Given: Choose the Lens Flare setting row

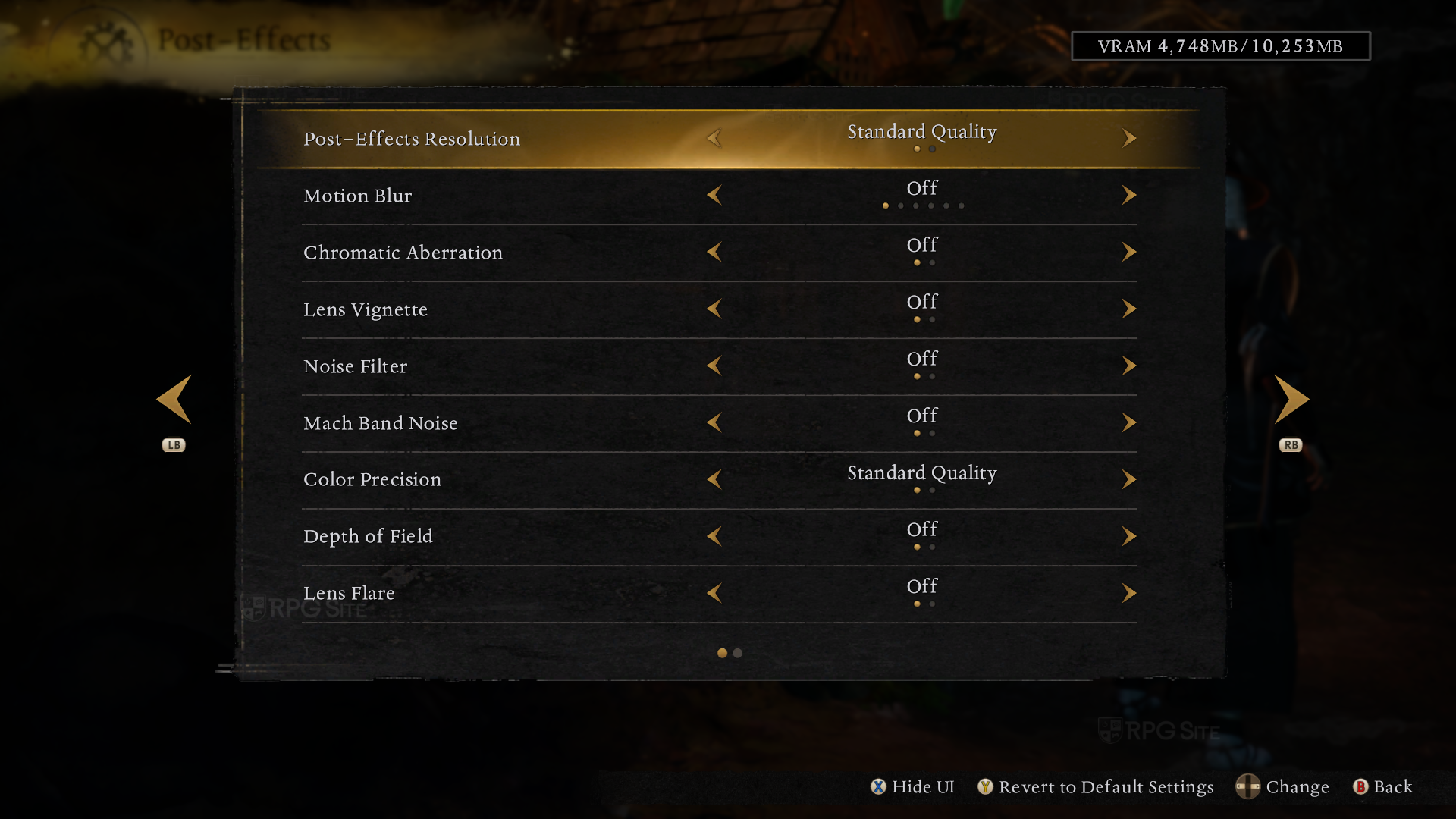Looking at the screenshot, I should click(349, 593).
